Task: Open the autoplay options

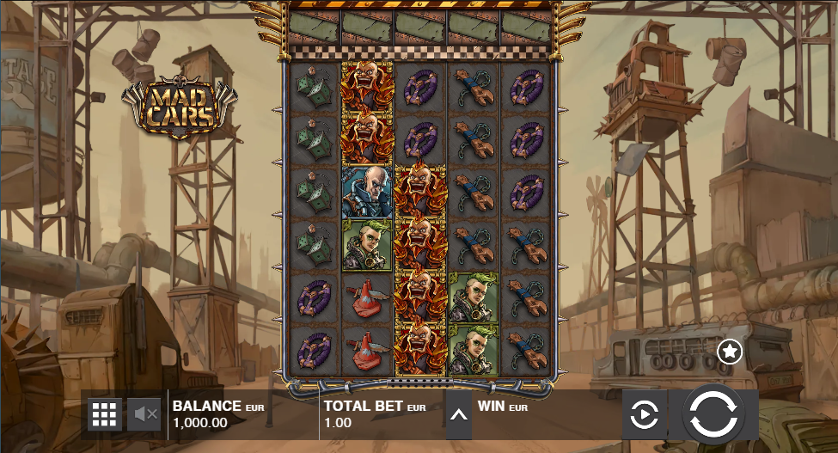Action: pos(645,414)
